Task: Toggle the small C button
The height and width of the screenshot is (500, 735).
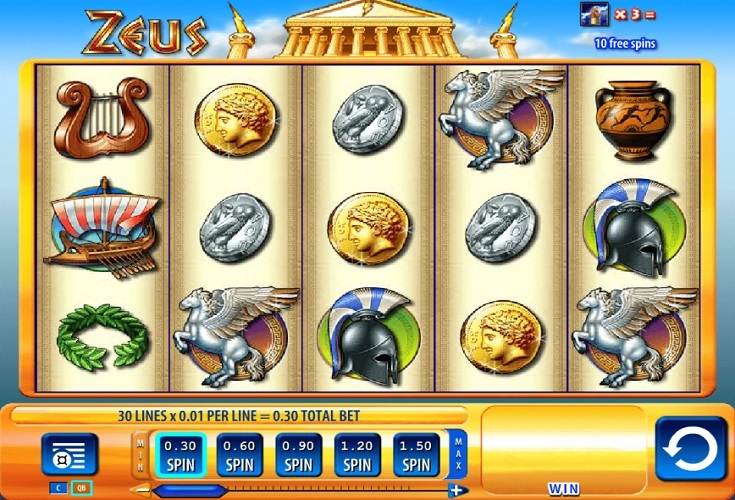Action: tap(57, 488)
